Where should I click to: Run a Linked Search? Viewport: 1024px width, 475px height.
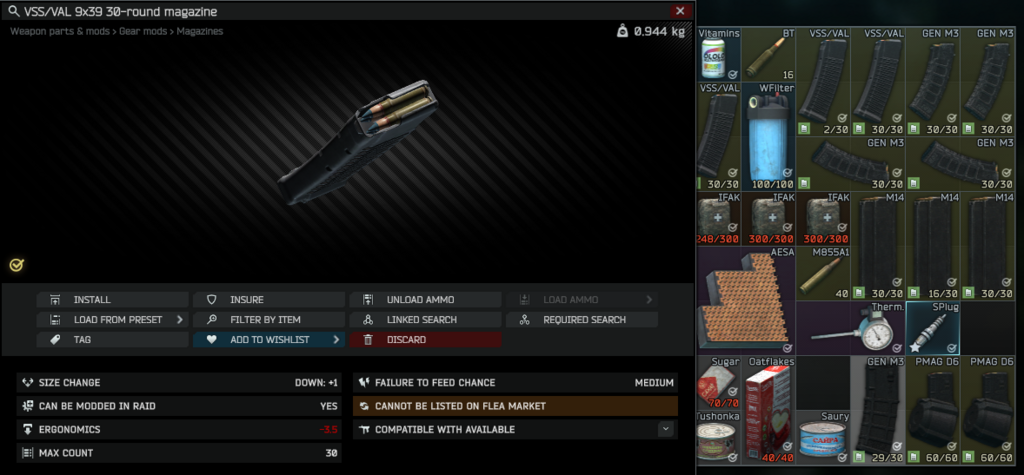[425, 320]
